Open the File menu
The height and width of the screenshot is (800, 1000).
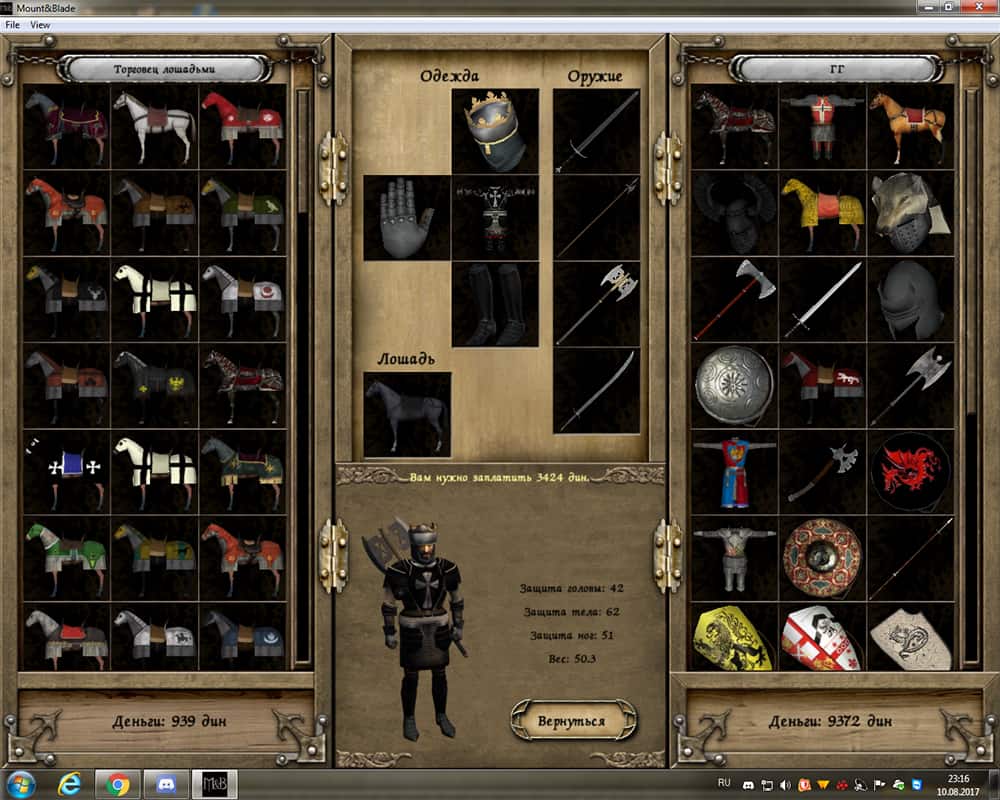point(13,25)
